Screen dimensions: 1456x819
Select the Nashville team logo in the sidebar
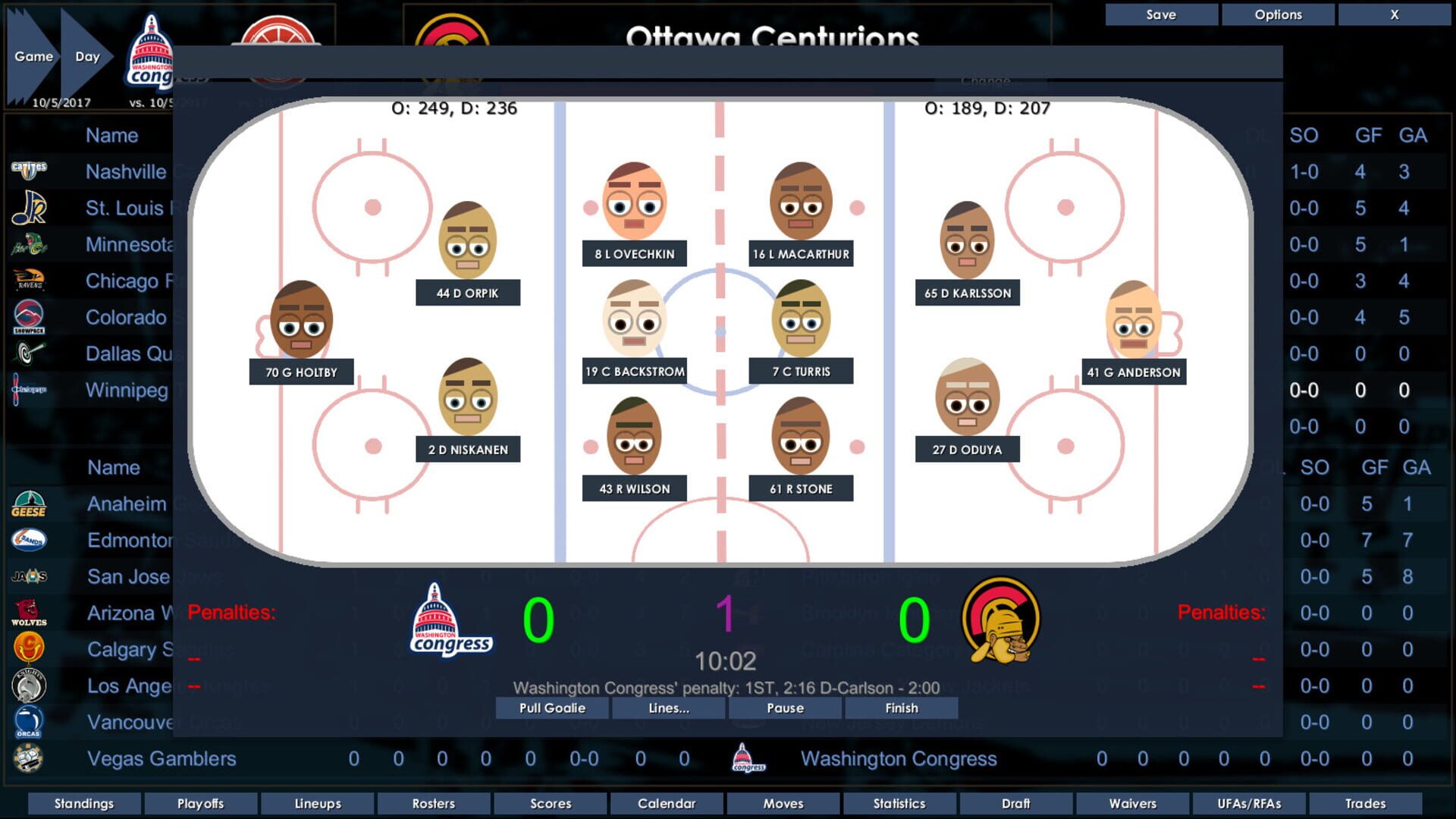[x=30, y=168]
